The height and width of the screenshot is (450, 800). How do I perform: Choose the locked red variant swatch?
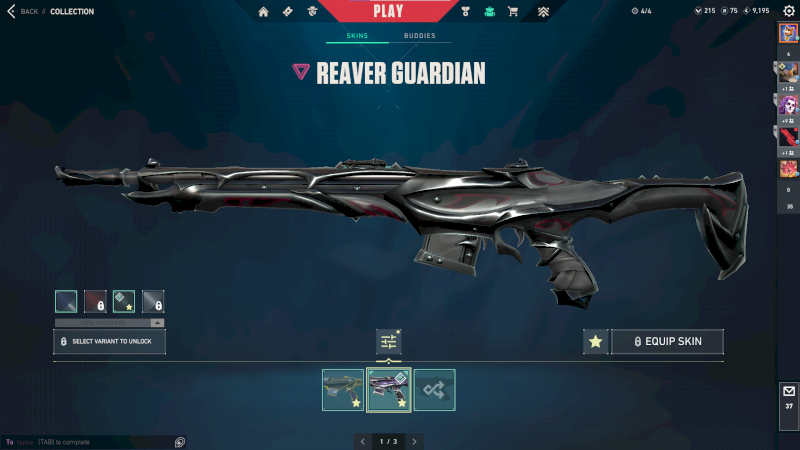pyautogui.click(x=95, y=301)
